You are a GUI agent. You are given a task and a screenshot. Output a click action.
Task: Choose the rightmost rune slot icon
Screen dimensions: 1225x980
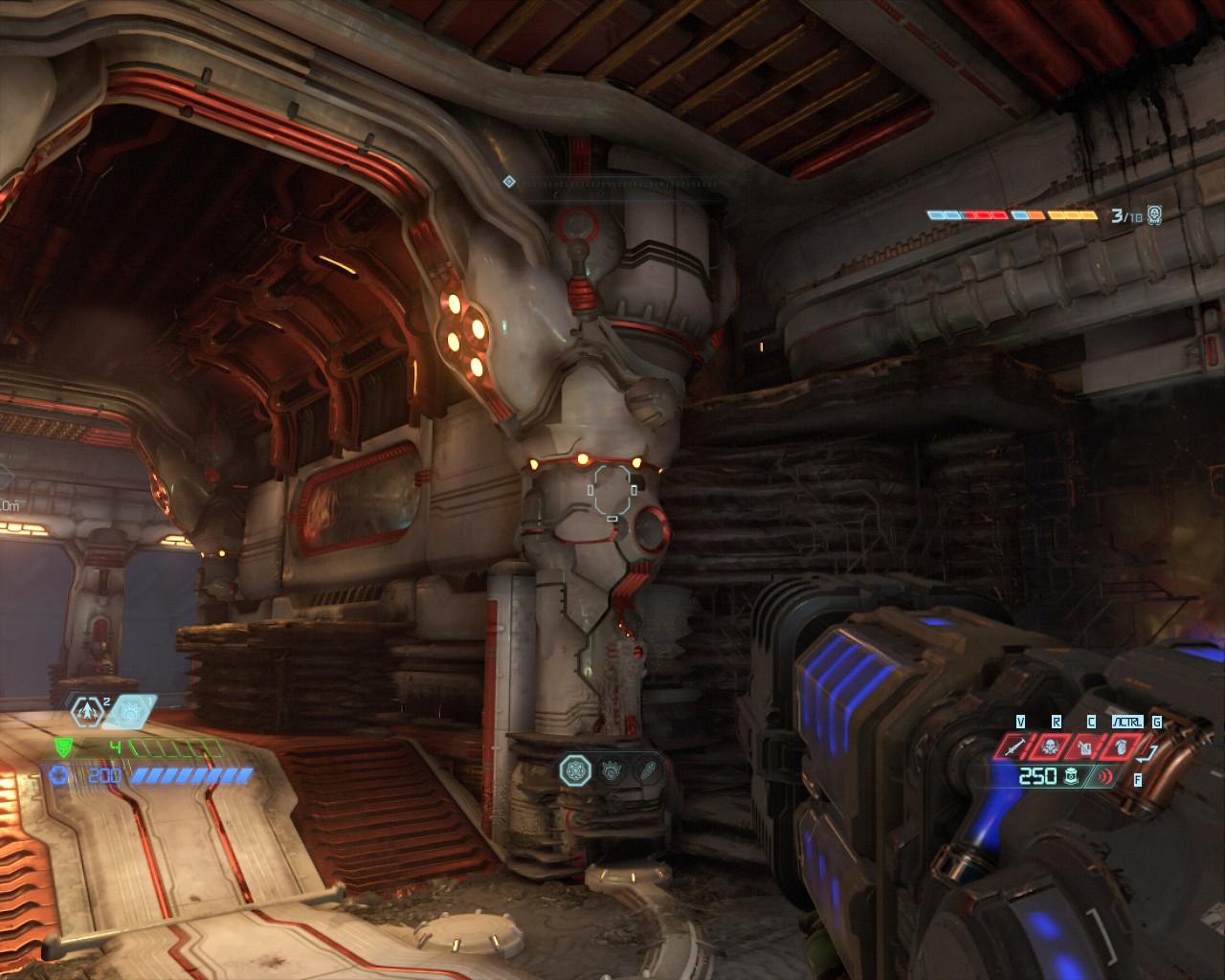(649, 768)
